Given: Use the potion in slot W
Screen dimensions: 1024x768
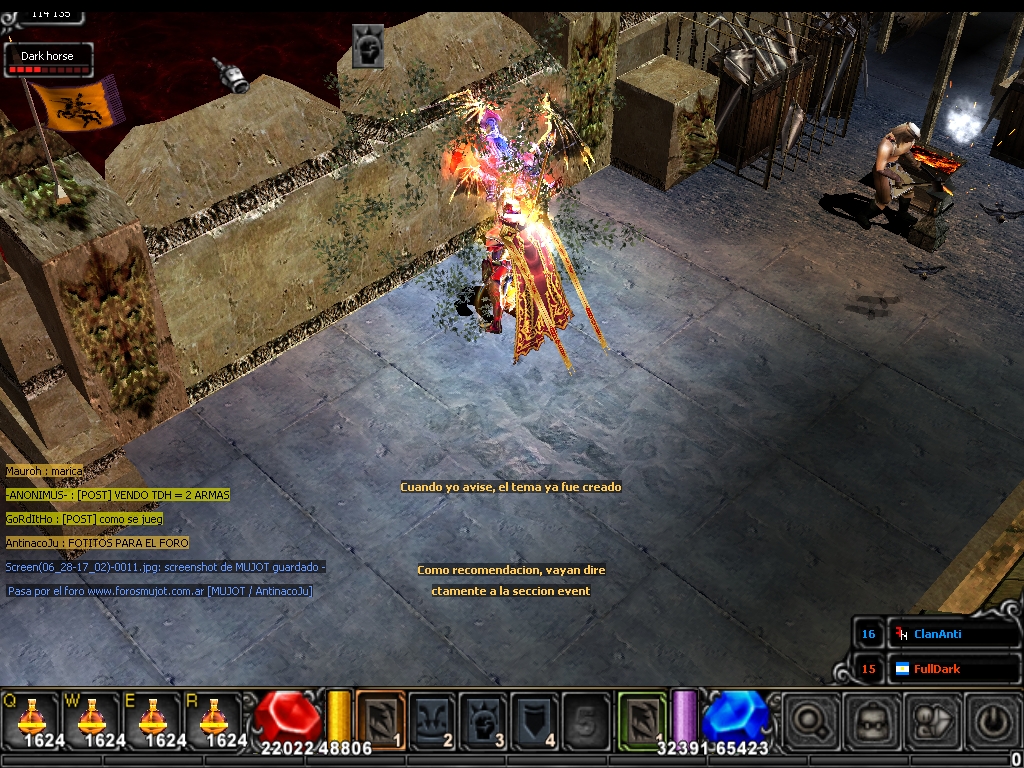Looking at the screenshot, I should pyautogui.click(x=91, y=718).
